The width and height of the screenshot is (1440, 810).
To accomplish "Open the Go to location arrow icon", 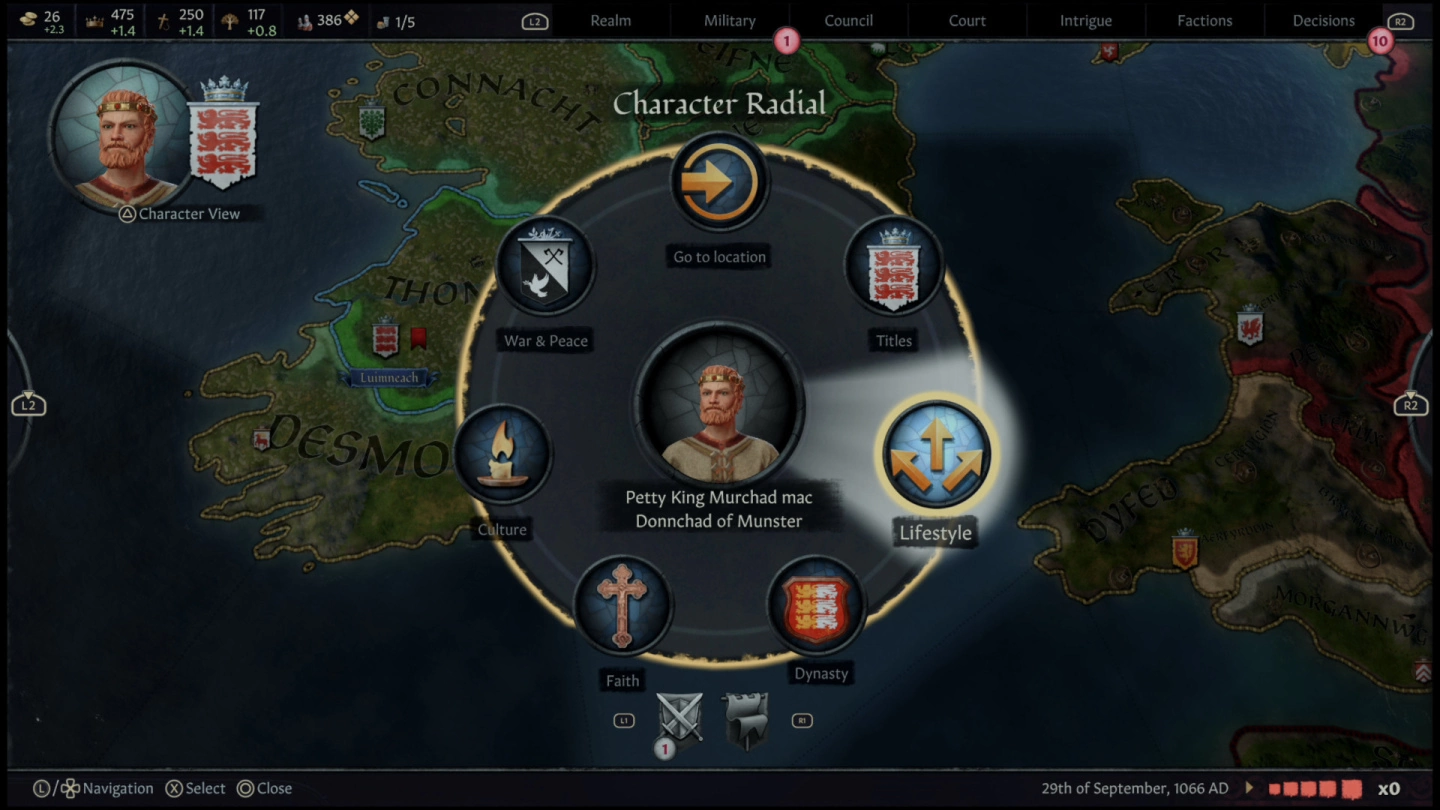I will [x=718, y=180].
